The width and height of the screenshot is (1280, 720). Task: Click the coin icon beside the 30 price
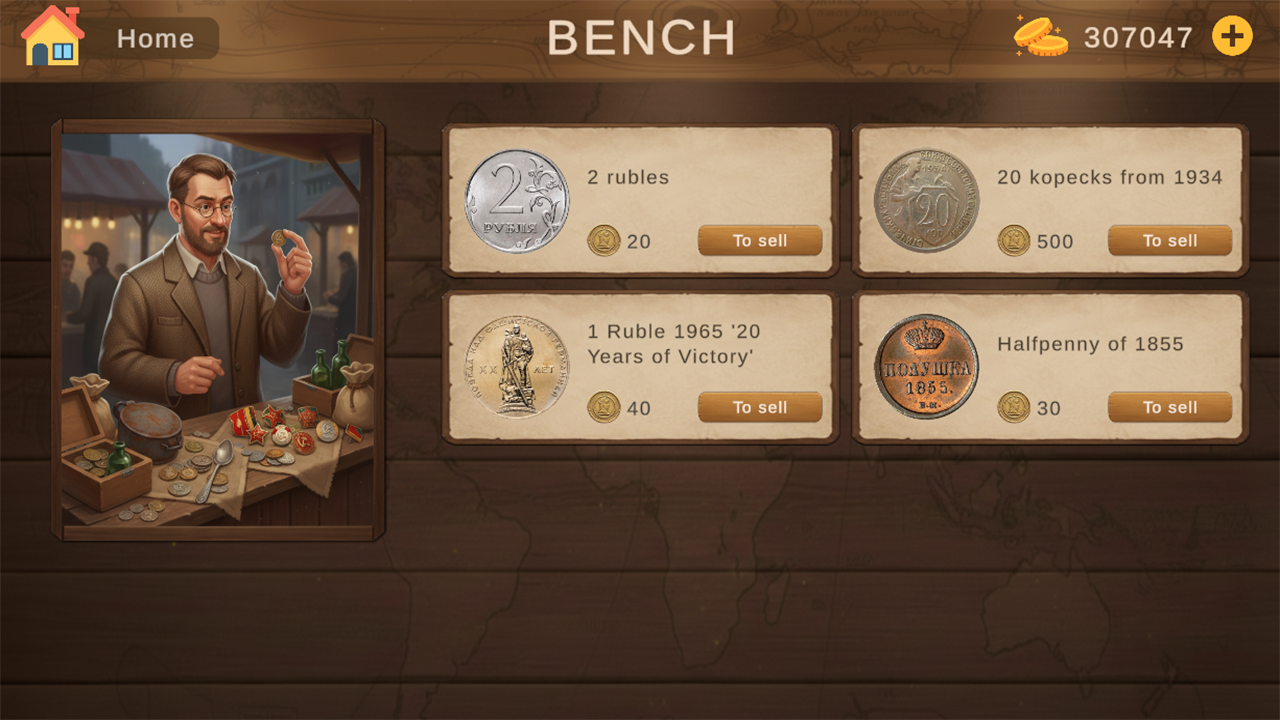pos(1014,407)
